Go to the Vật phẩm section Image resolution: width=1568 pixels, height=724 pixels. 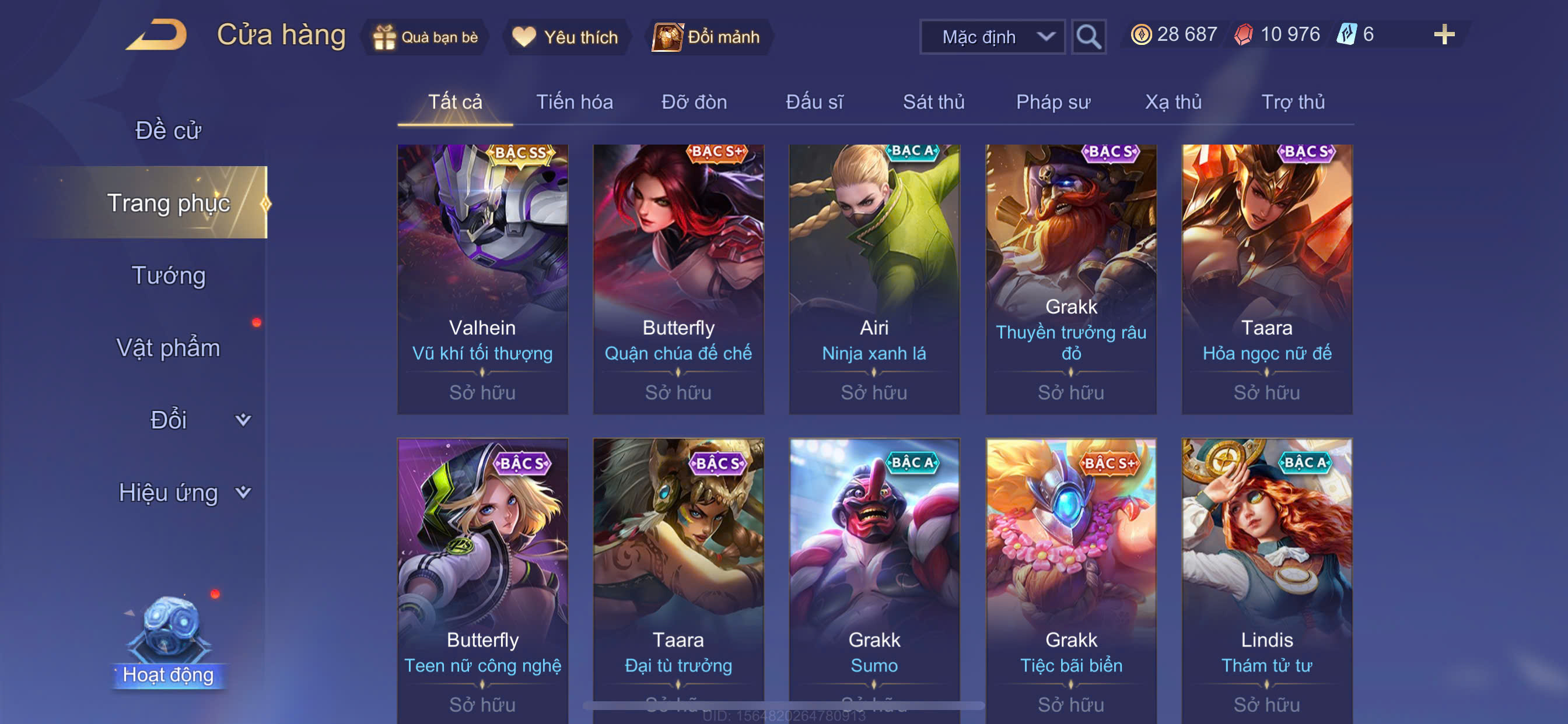tap(168, 347)
